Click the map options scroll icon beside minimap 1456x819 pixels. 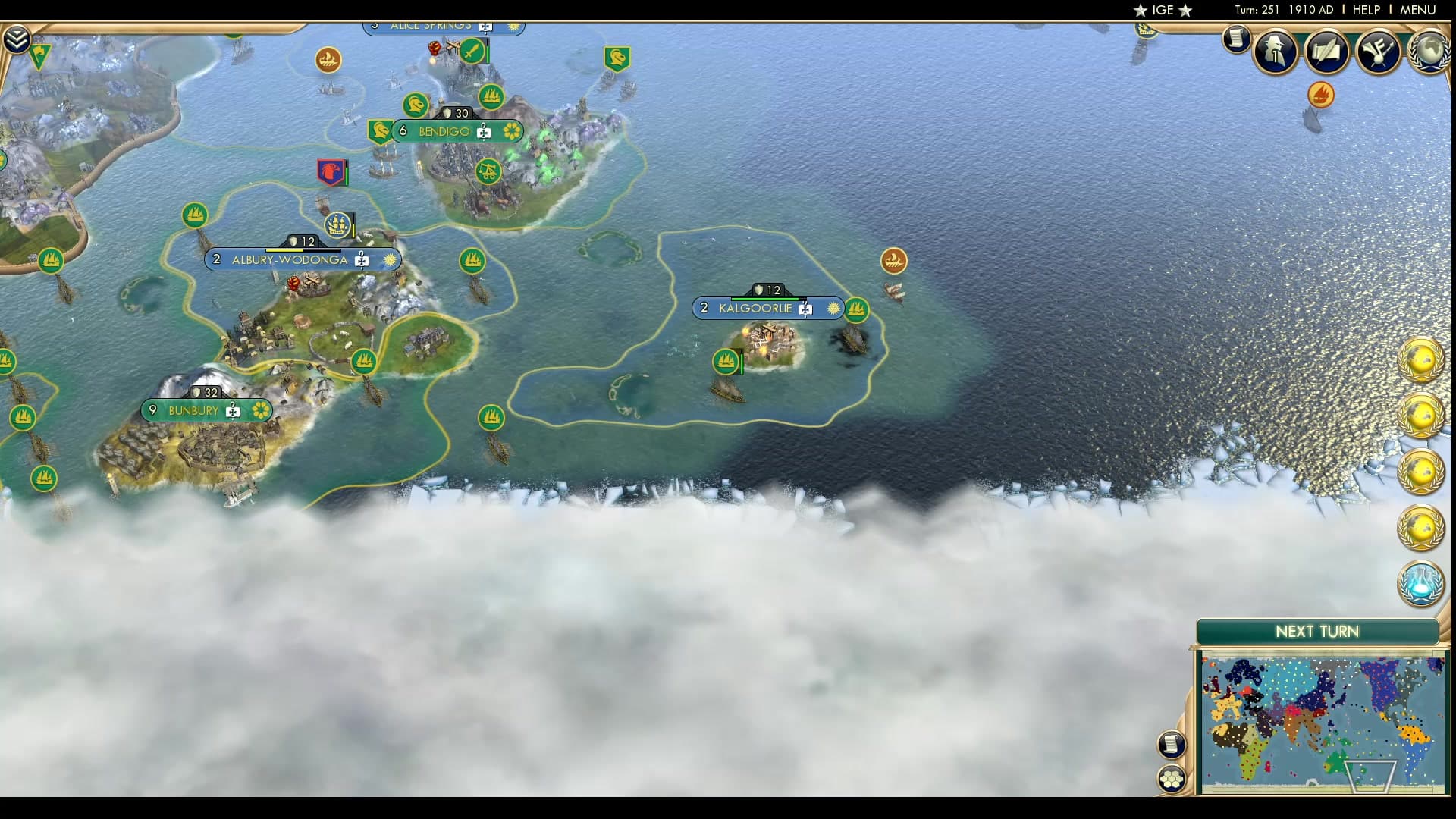tap(1172, 743)
